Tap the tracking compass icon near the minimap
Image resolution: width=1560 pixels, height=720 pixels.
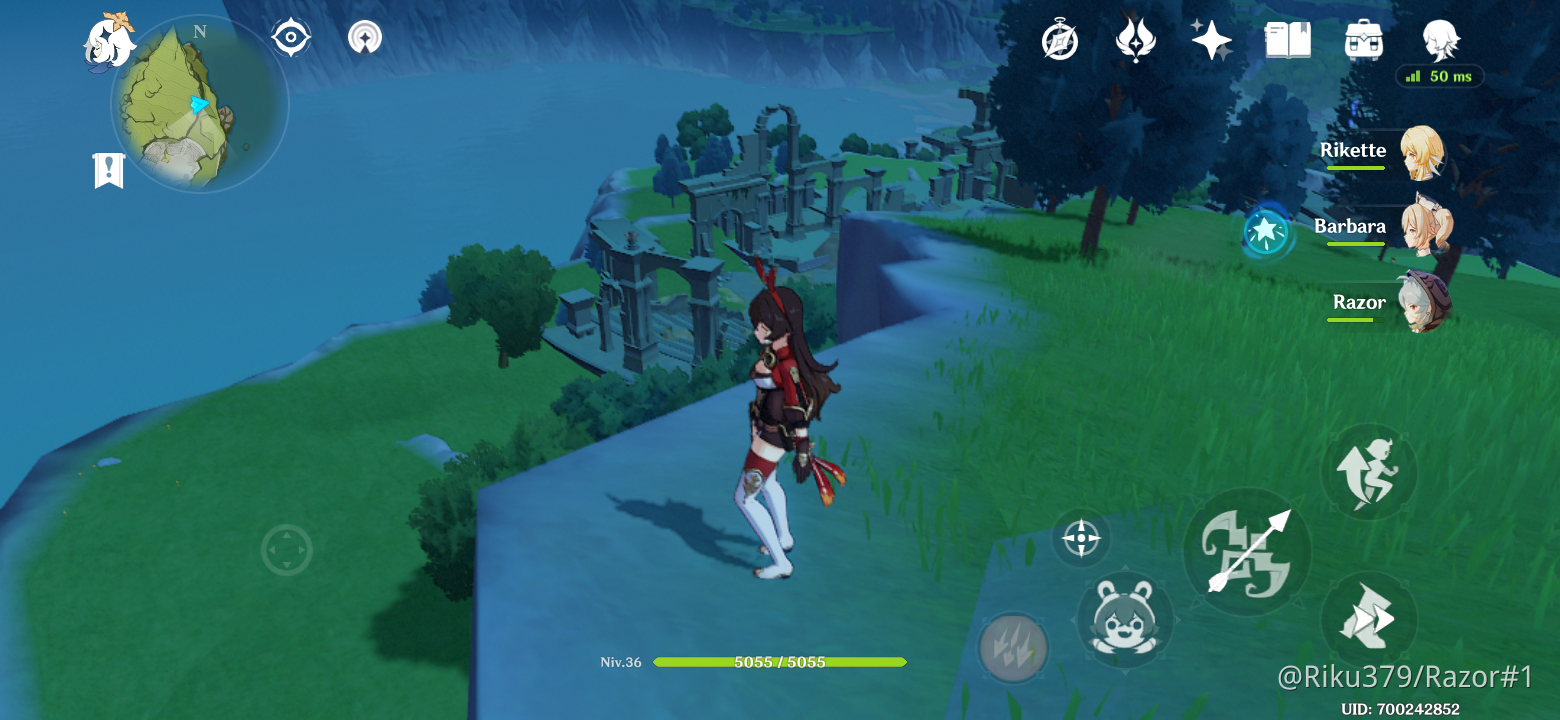point(365,37)
